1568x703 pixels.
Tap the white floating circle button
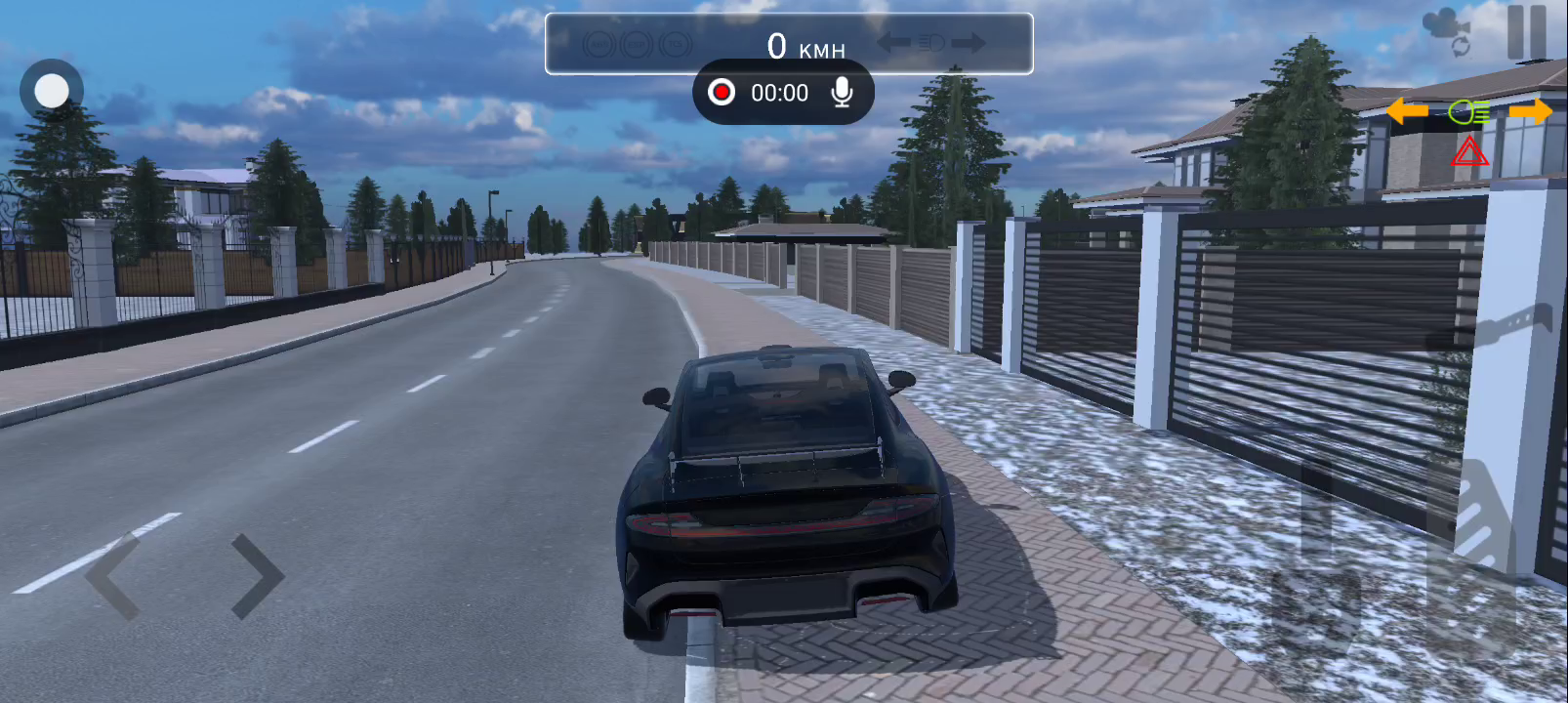point(52,92)
